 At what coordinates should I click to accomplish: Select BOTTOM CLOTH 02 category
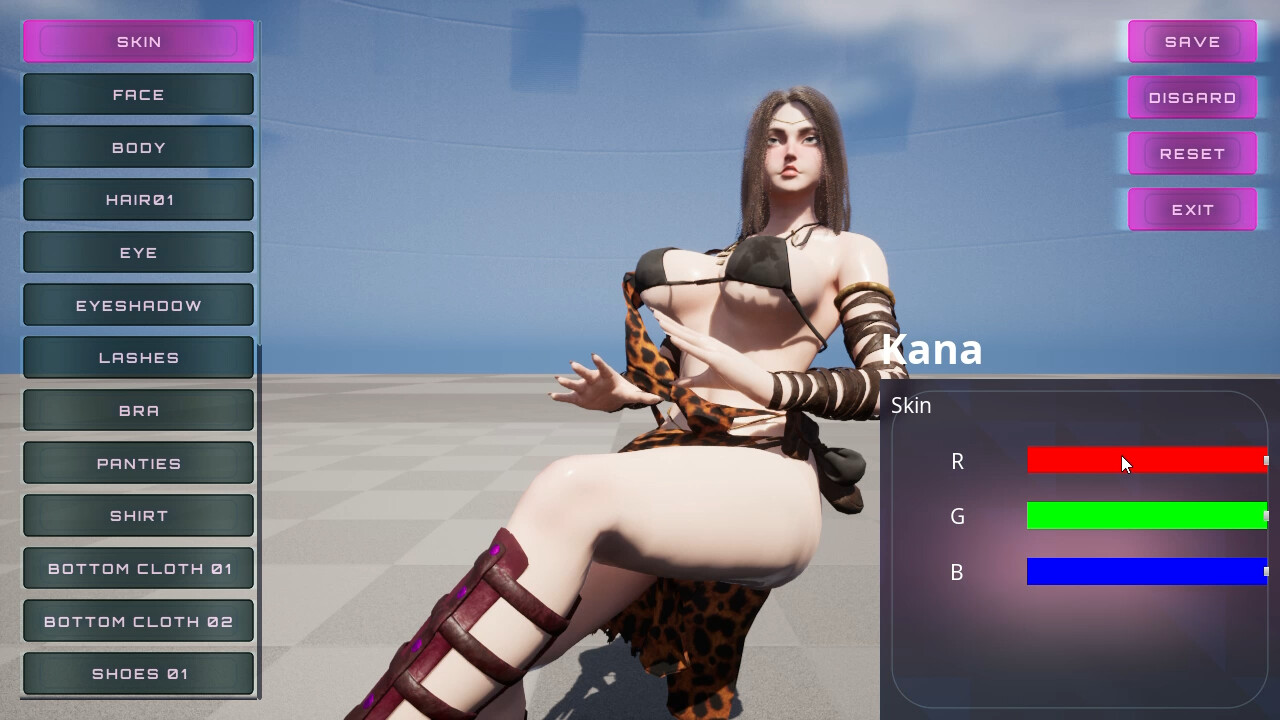[138, 621]
